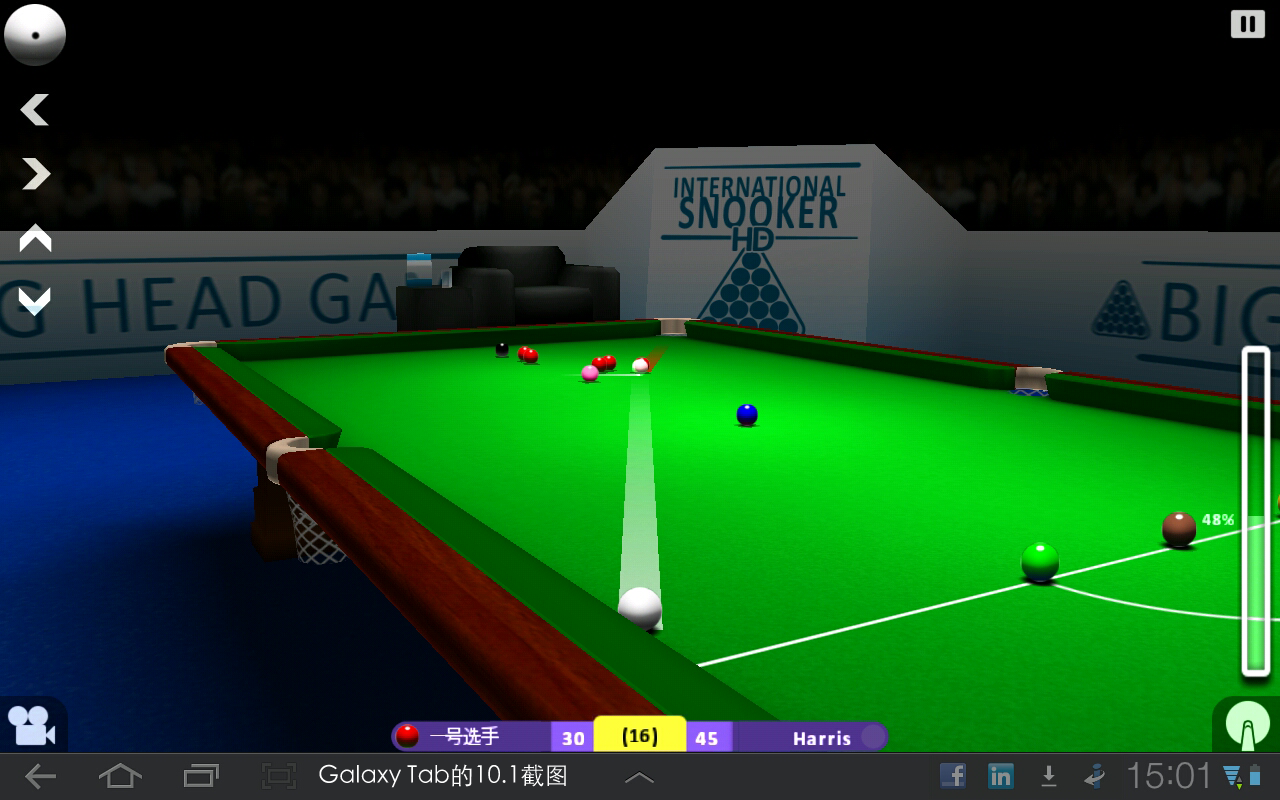Click the upward aim chevron
The height and width of the screenshot is (800, 1280).
(36, 238)
